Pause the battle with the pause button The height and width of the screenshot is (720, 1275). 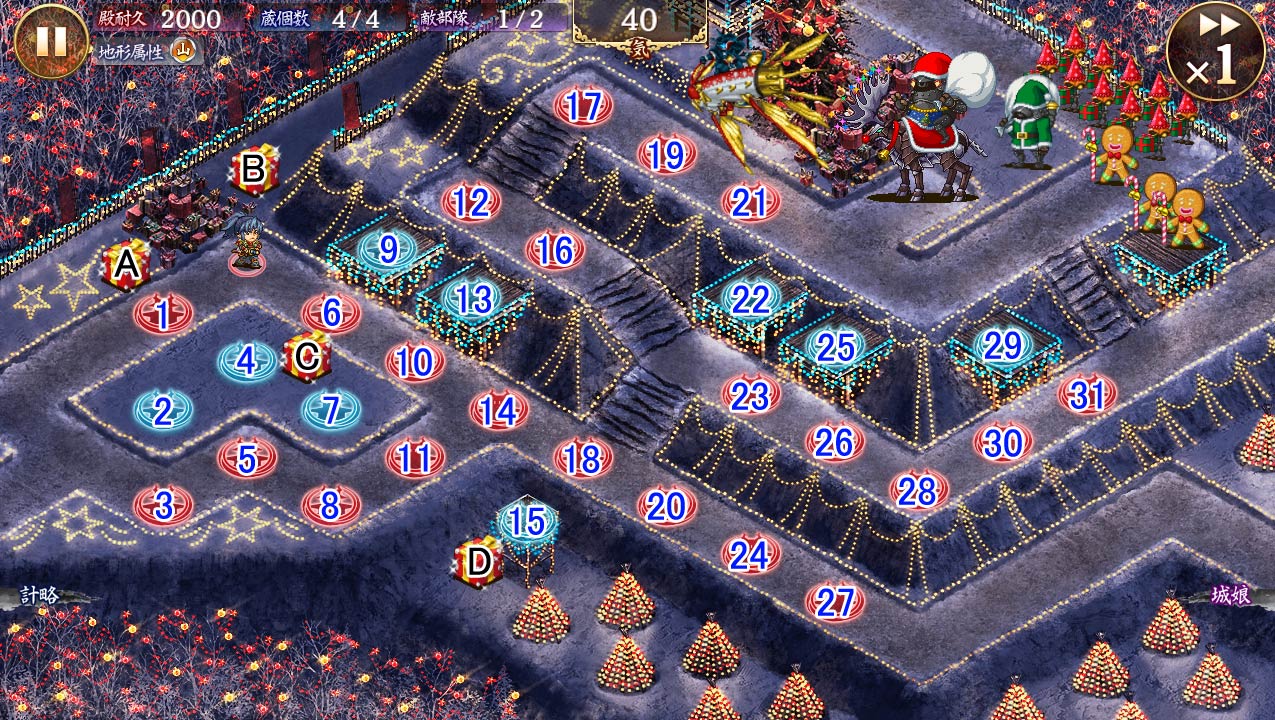point(50,40)
